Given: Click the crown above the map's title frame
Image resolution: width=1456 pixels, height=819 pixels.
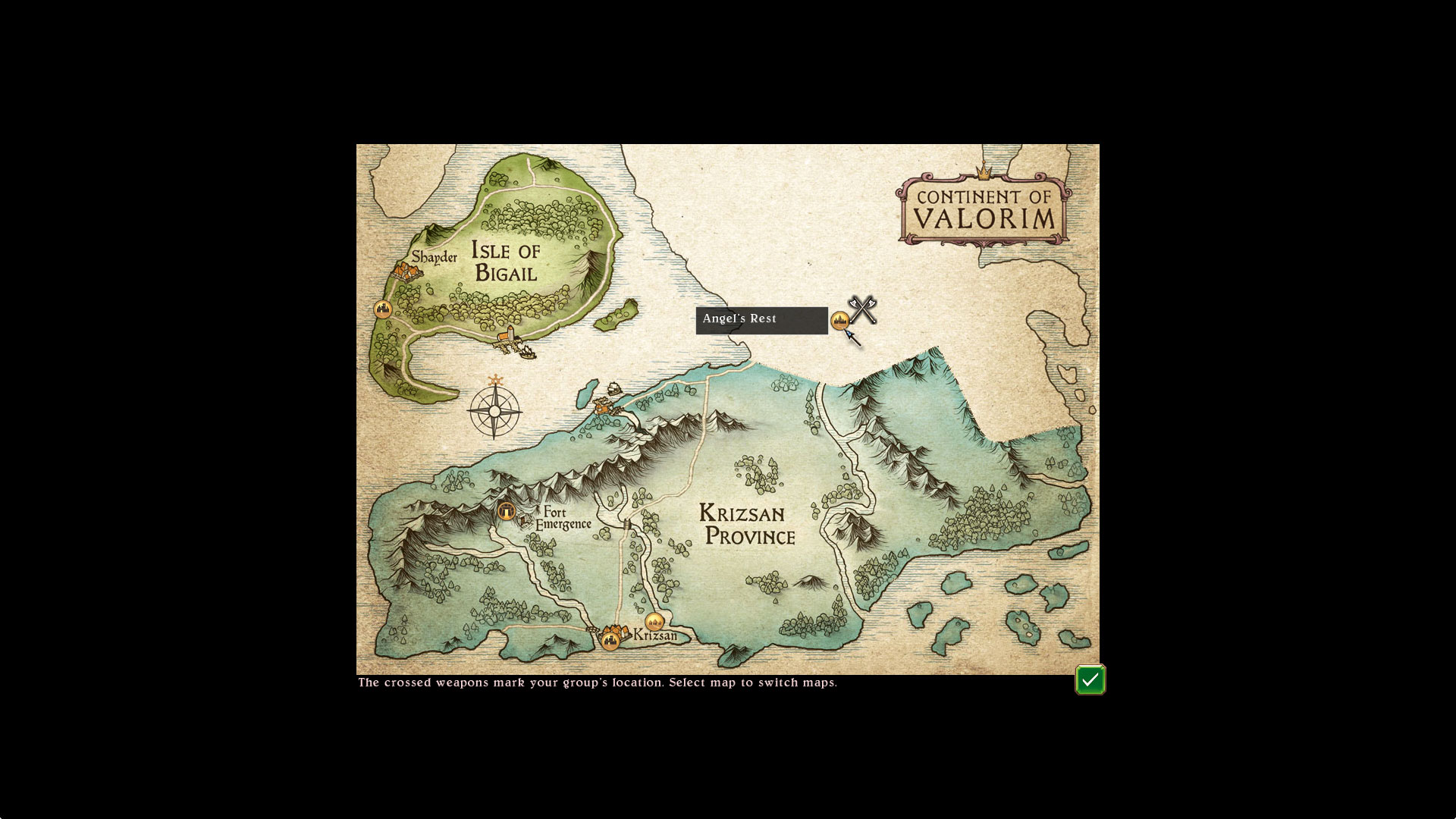Looking at the screenshot, I should click(984, 174).
